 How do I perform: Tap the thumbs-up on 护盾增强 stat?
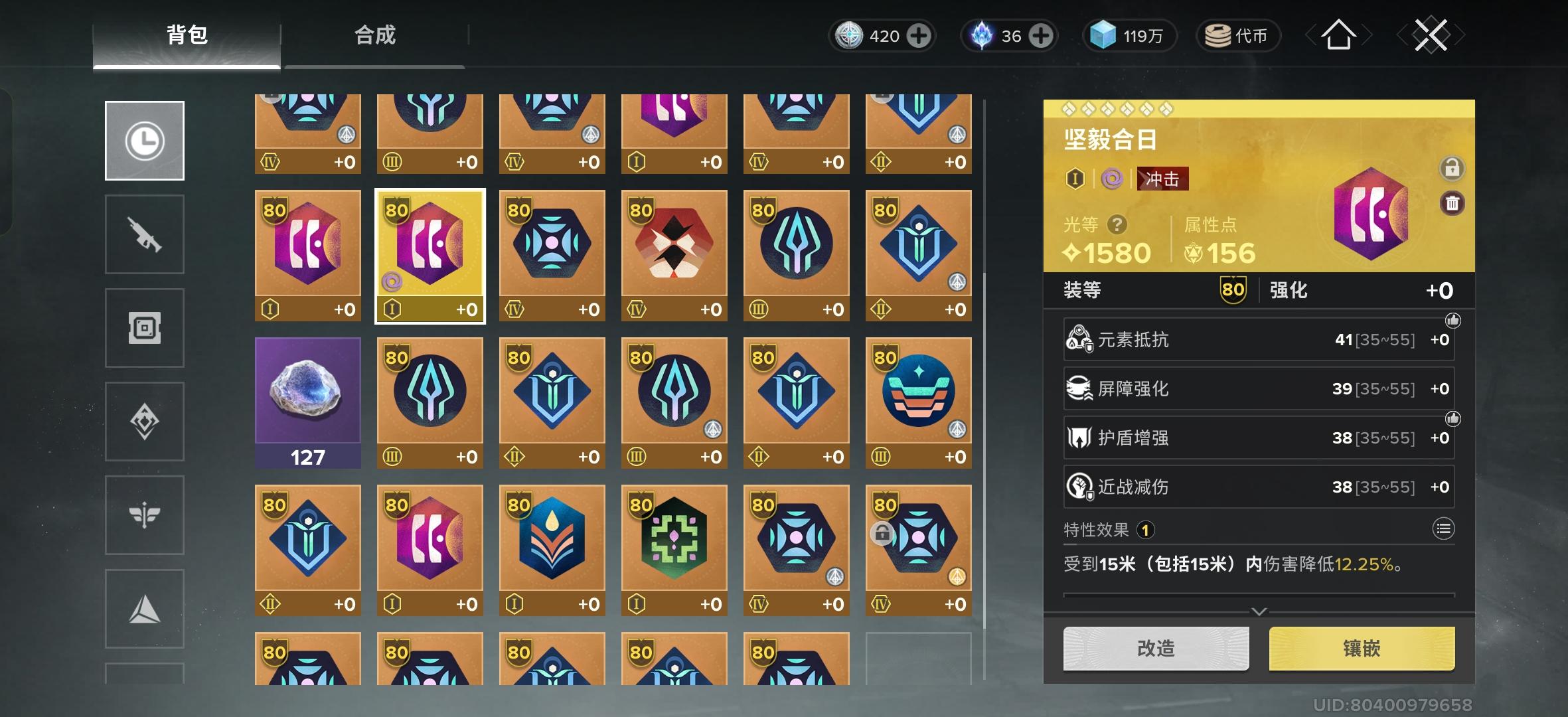point(1454,420)
